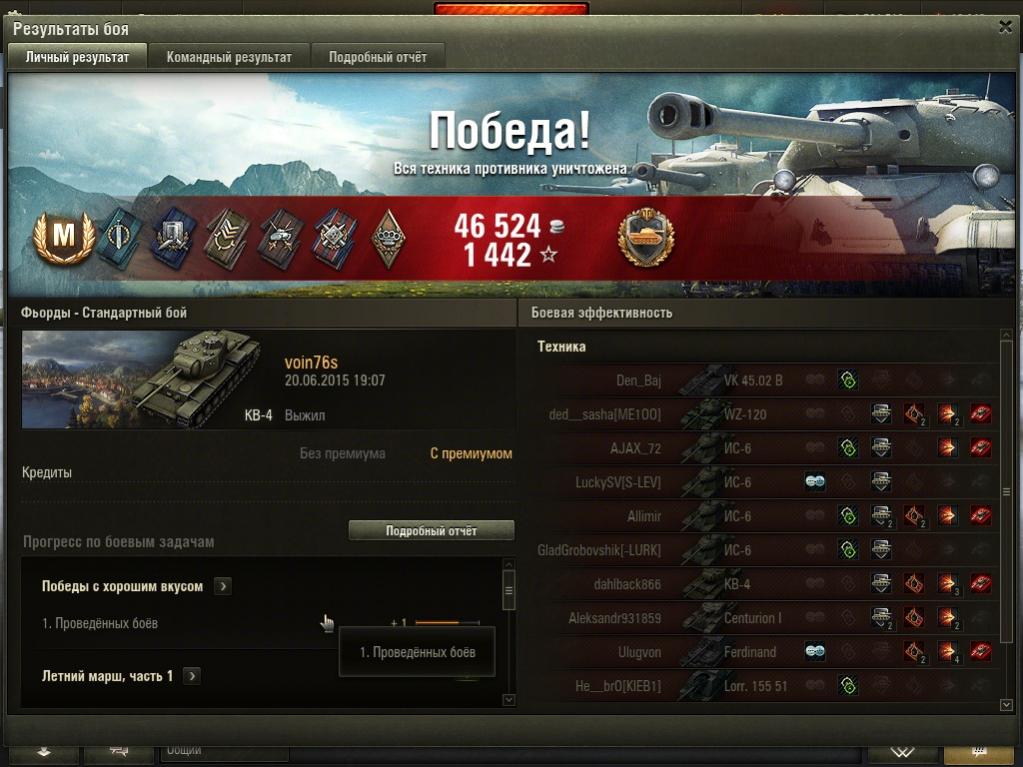Image resolution: width=1023 pixels, height=767 pixels.
Task: Expand the Победы с хорошим вкусом mission
Action: 223,587
